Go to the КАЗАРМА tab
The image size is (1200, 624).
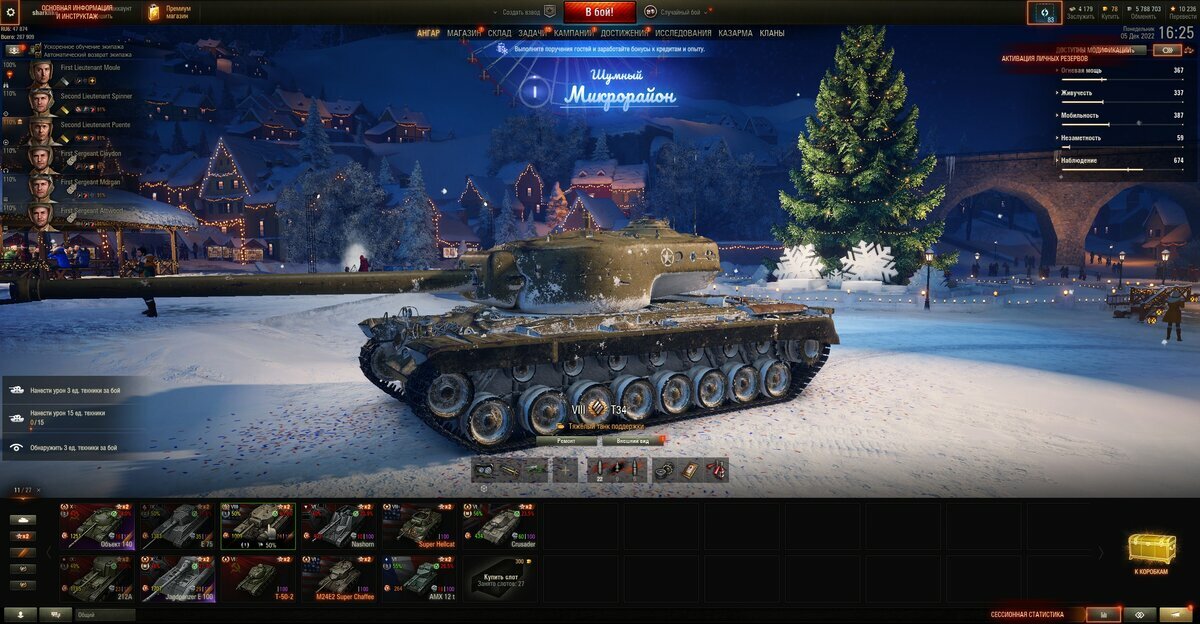coord(735,33)
